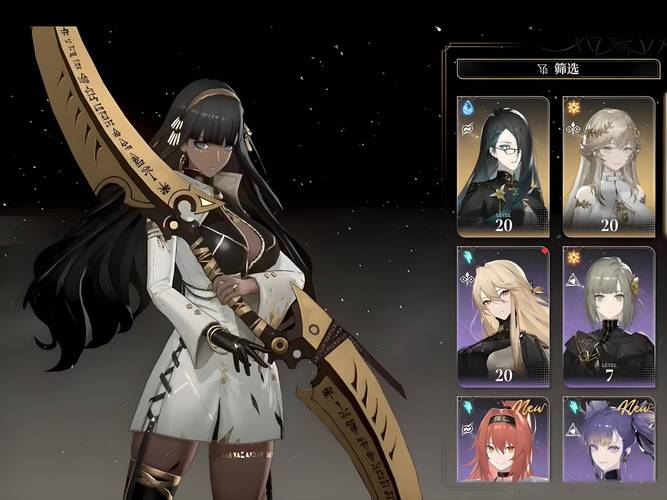Select the long blonde-haired level 20 card

[x=503, y=315]
